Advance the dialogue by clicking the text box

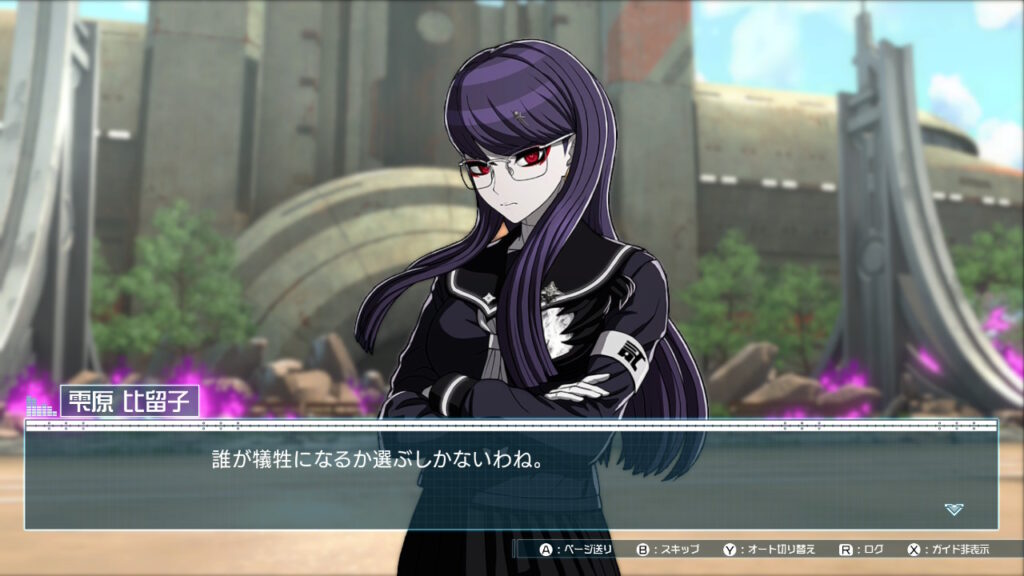tap(510, 477)
